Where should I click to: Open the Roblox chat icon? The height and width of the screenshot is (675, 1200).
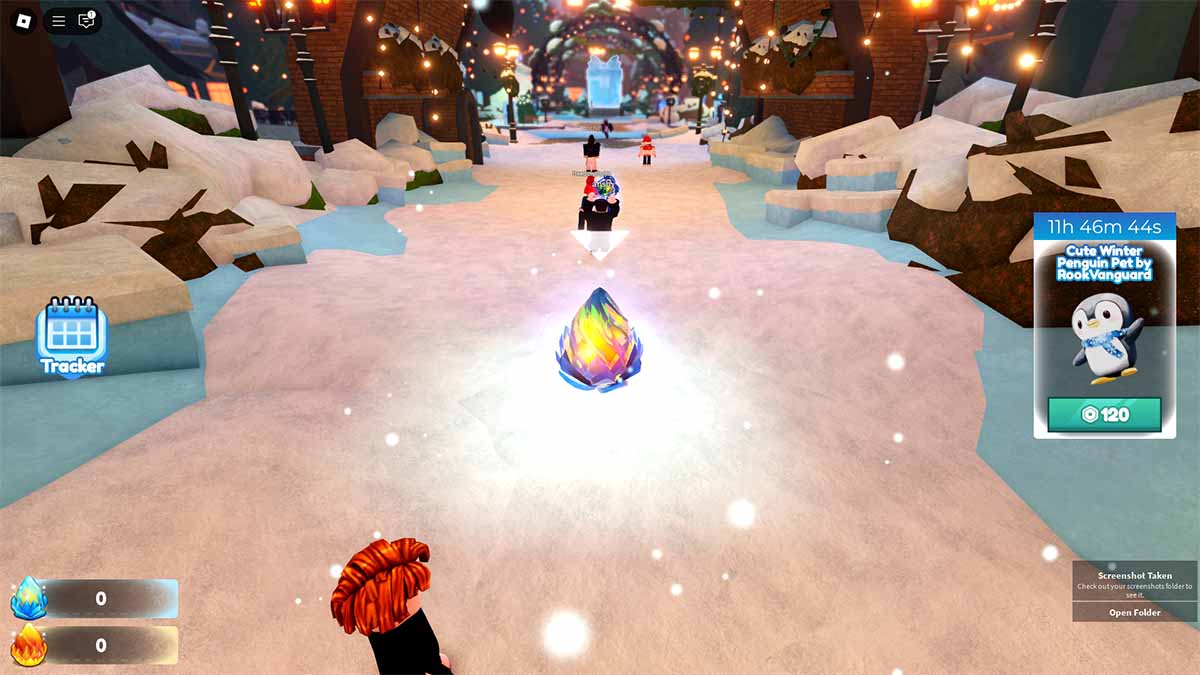coord(87,20)
